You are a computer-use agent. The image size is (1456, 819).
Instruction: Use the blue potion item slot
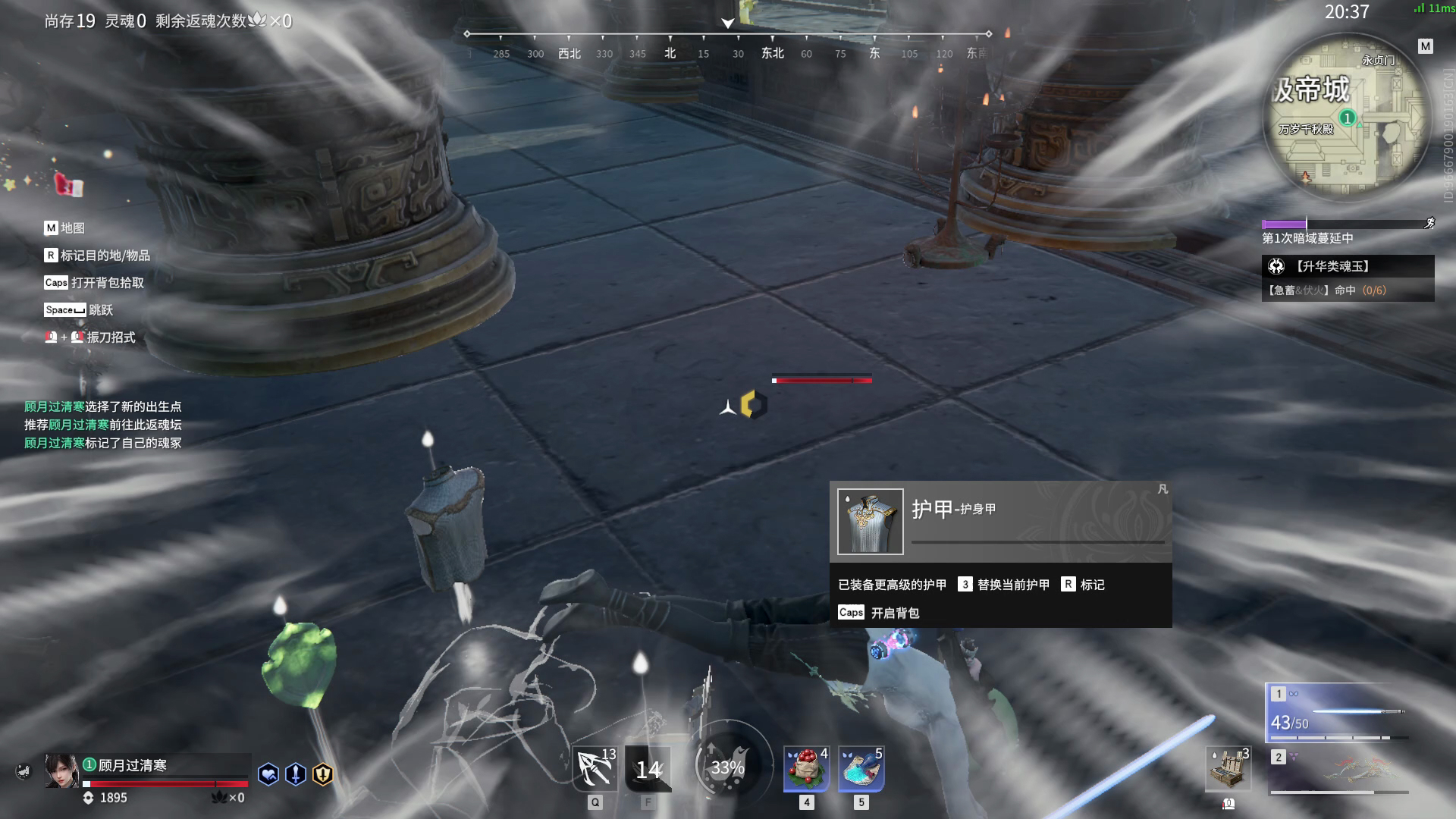click(x=861, y=769)
